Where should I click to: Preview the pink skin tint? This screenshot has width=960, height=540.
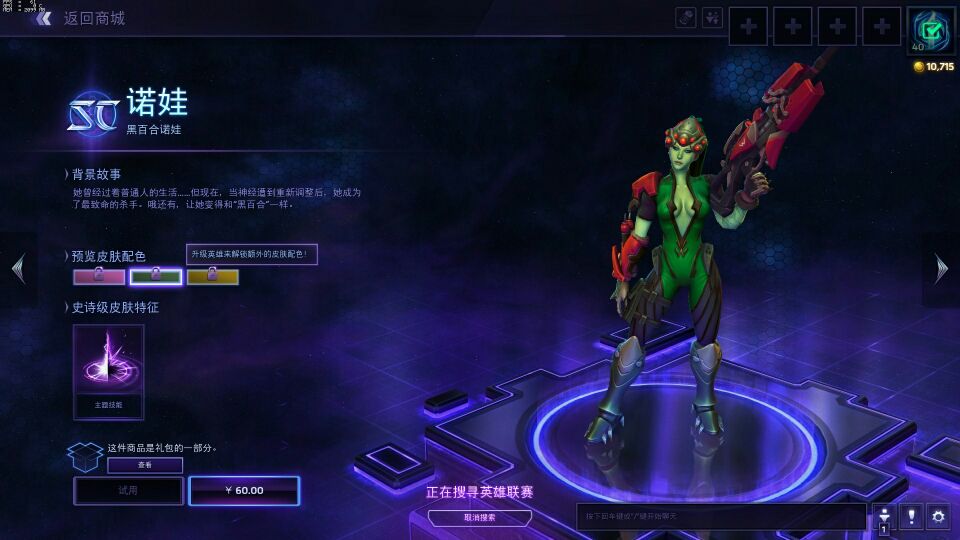pos(99,277)
